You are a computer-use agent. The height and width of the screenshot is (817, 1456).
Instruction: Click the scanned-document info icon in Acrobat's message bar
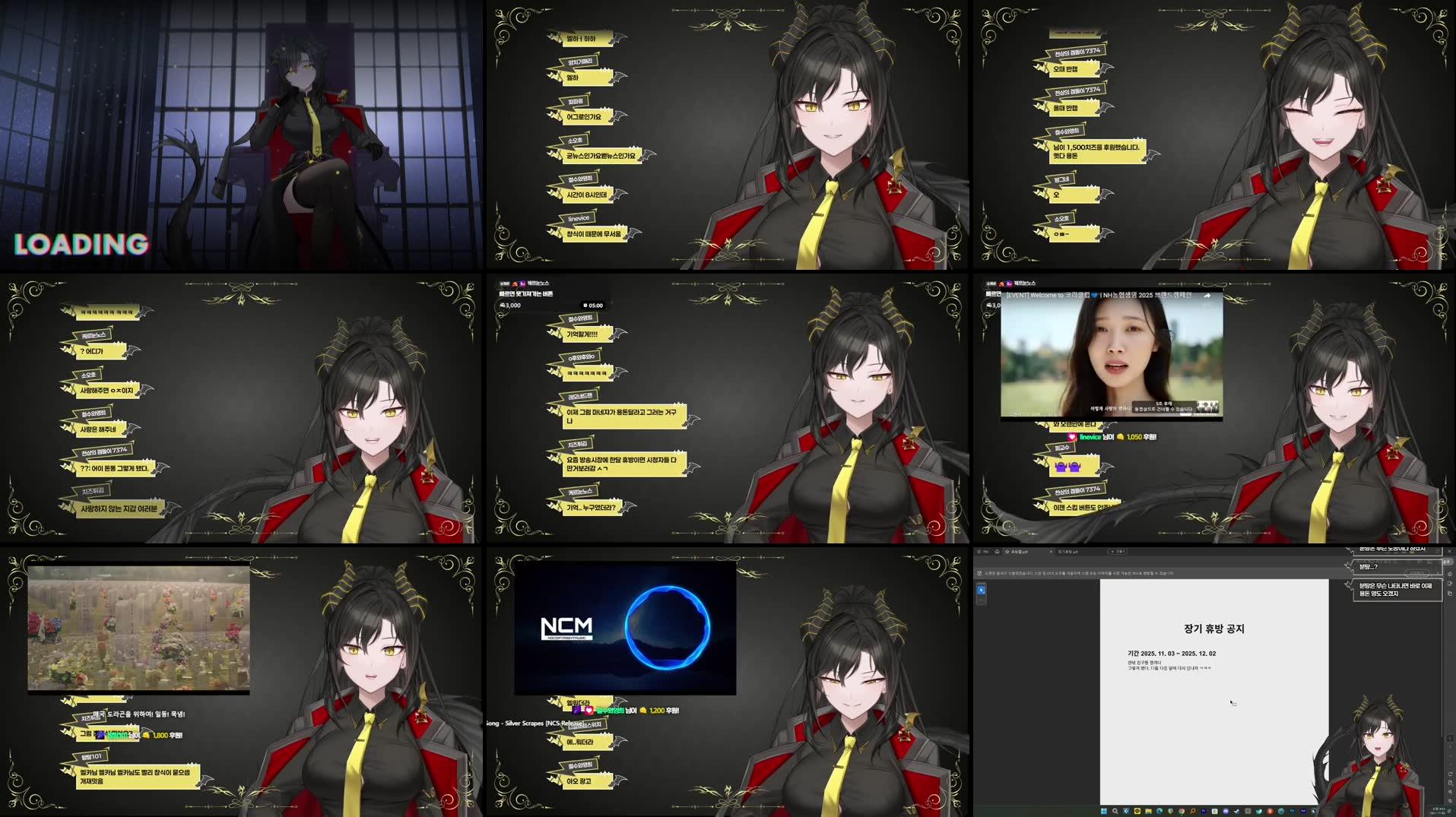(979, 572)
